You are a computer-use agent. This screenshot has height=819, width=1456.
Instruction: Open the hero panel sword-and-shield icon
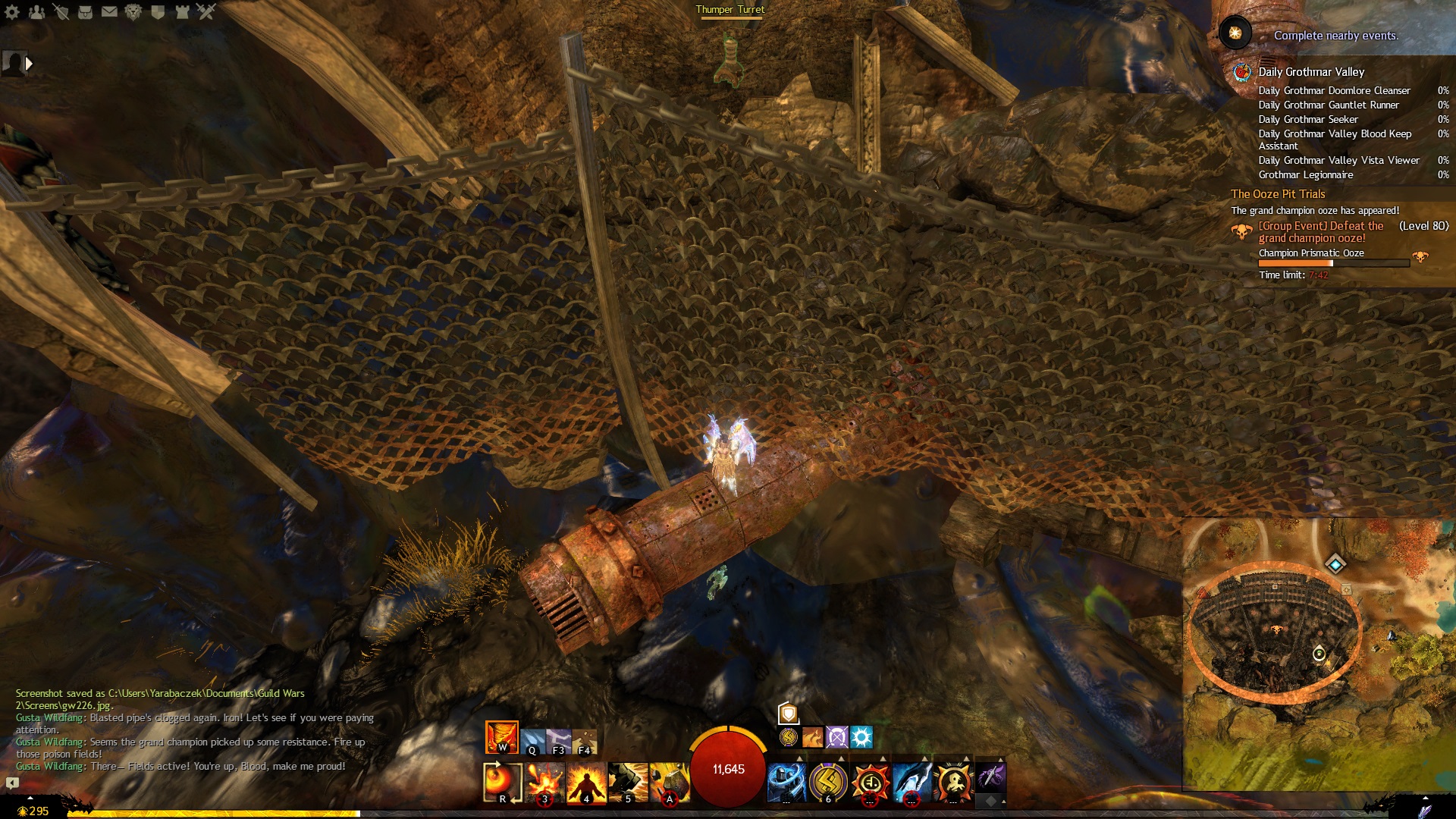pyautogui.click(x=61, y=11)
